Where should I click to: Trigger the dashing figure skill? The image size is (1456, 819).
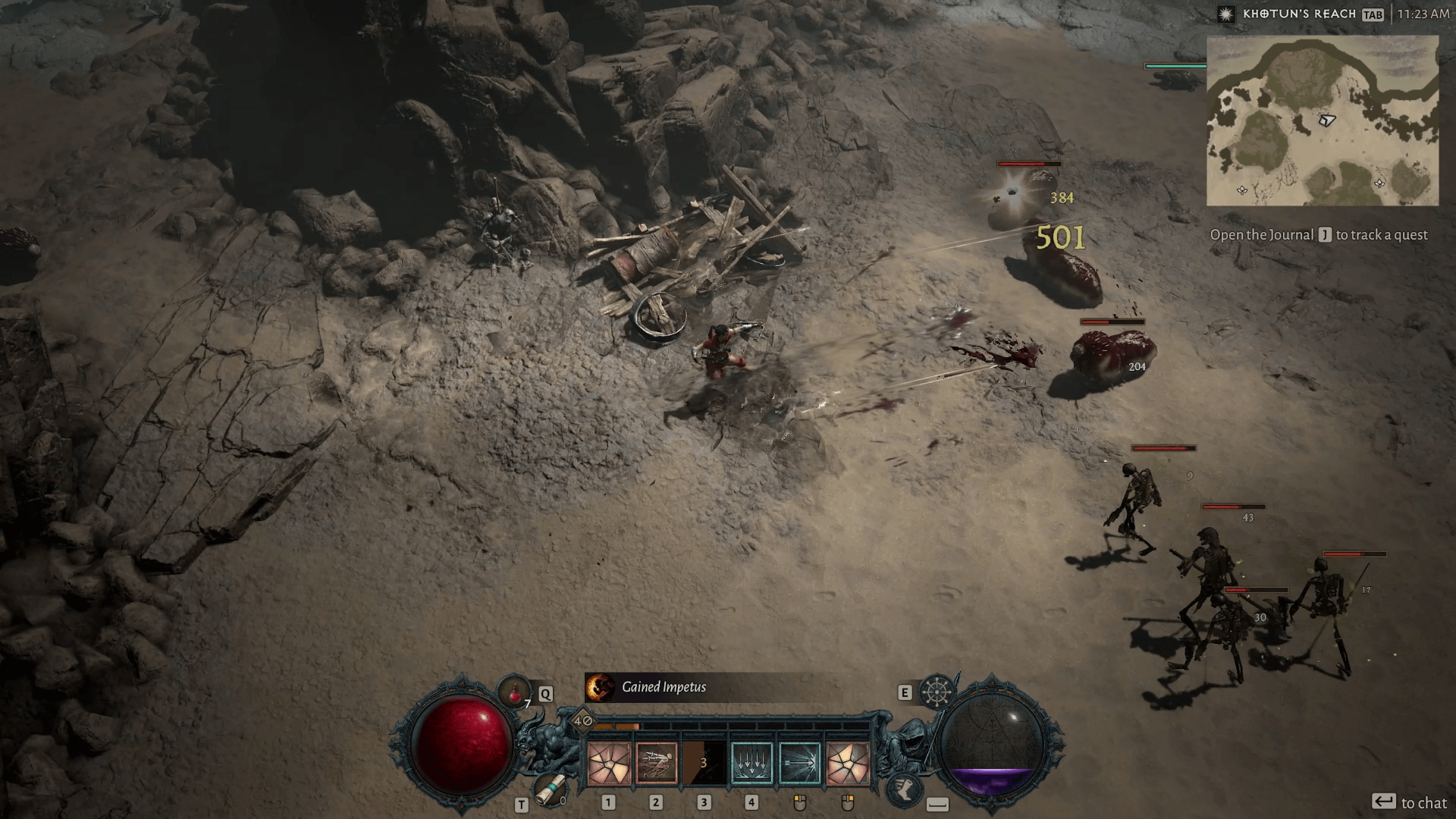656,762
